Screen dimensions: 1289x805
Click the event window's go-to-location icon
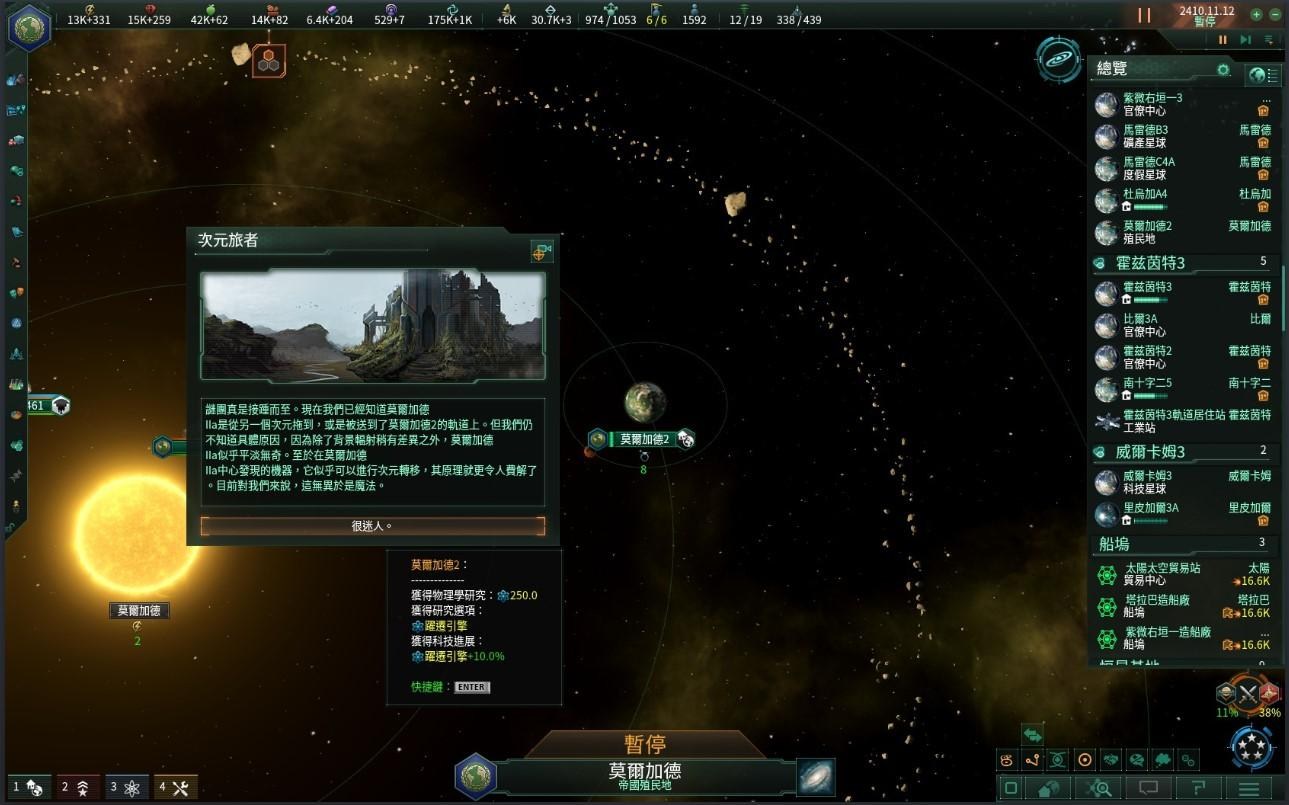[x=541, y=252]
